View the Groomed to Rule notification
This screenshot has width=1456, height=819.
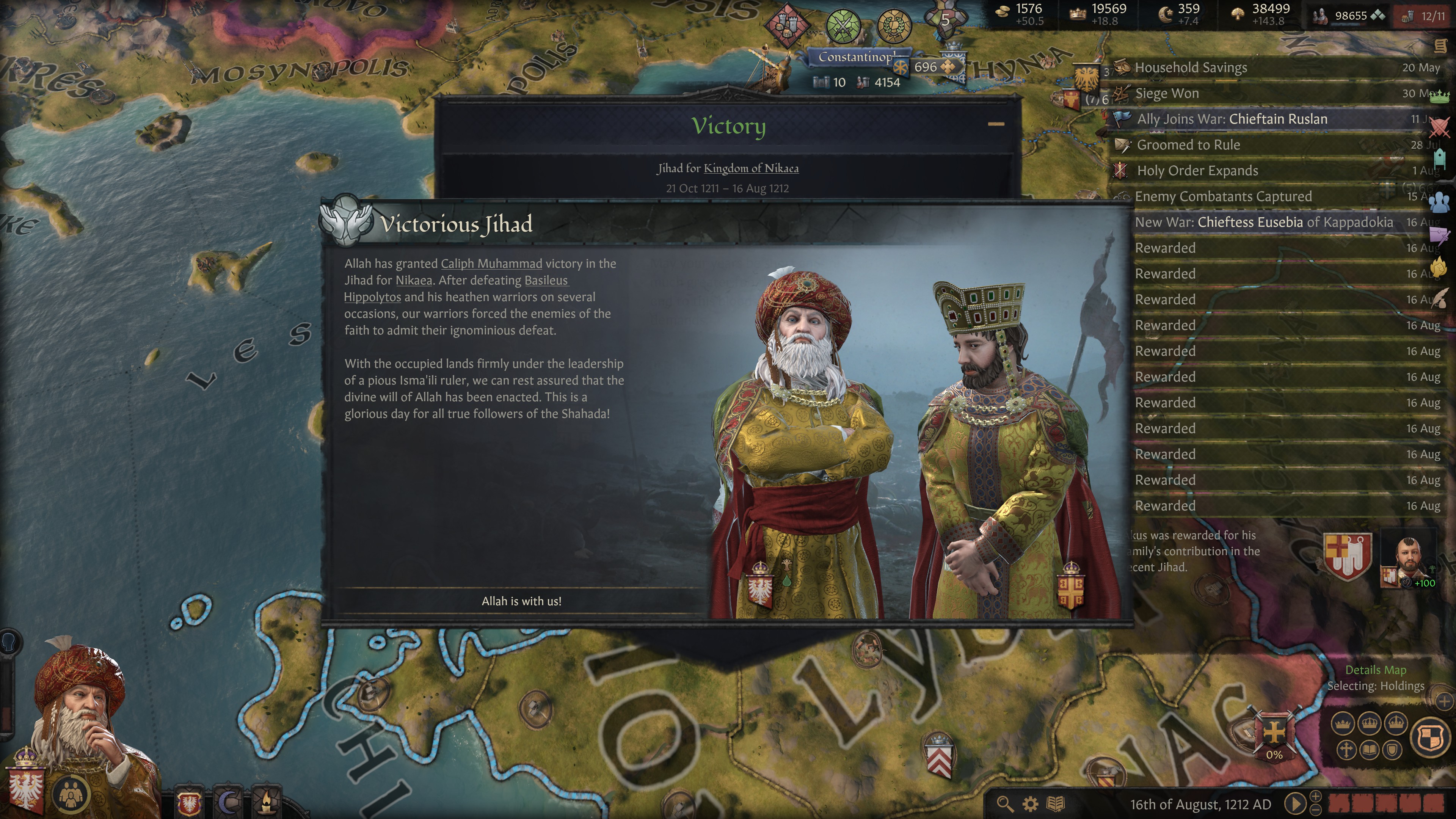click(1188, 145)
